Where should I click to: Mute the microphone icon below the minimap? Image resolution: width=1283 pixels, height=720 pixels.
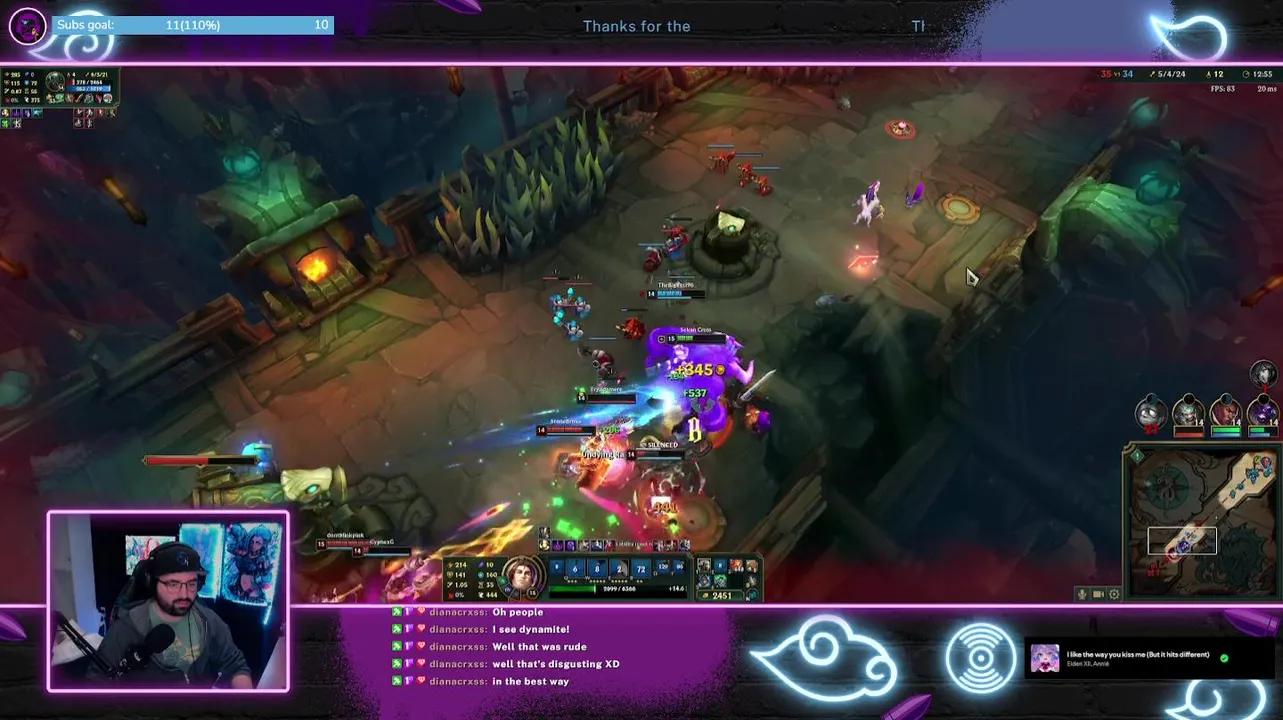point(1080,593)
